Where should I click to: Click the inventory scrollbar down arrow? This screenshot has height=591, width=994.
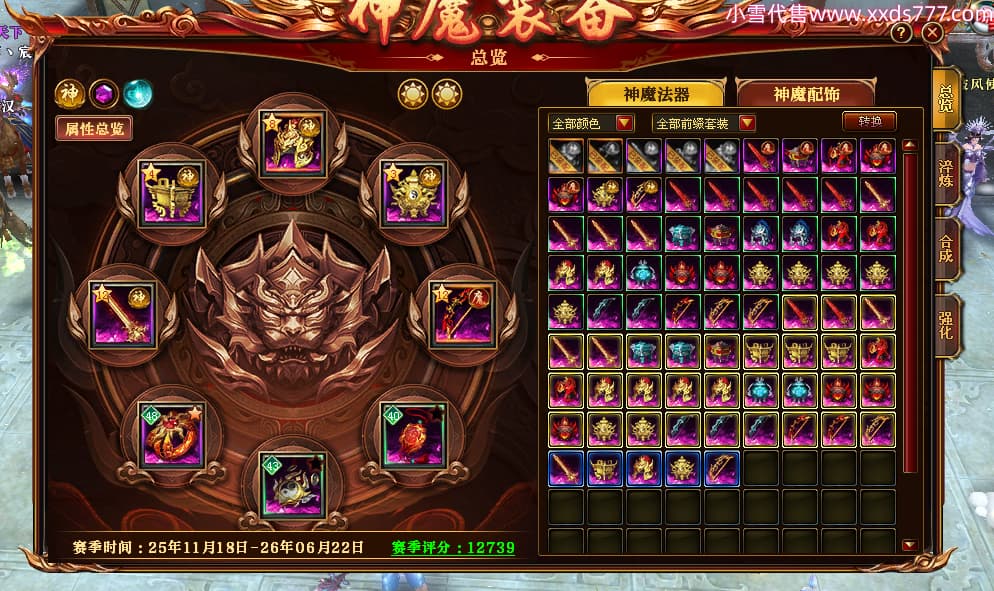coord(909,545)
